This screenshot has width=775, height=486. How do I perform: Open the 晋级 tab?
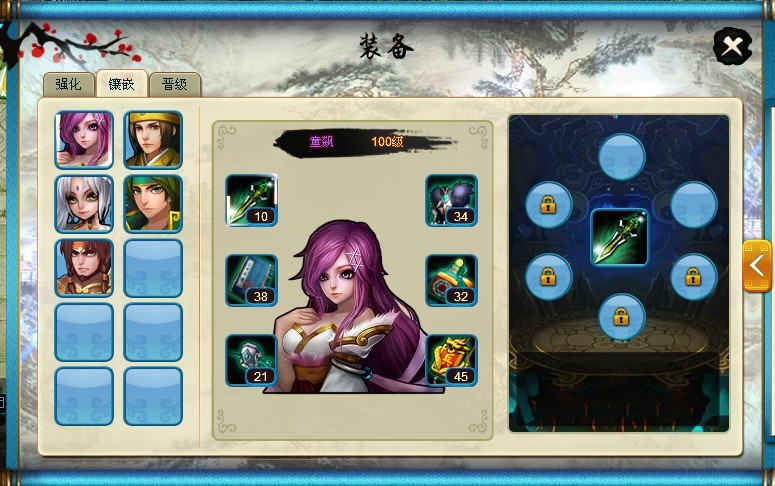pos(175,84)
